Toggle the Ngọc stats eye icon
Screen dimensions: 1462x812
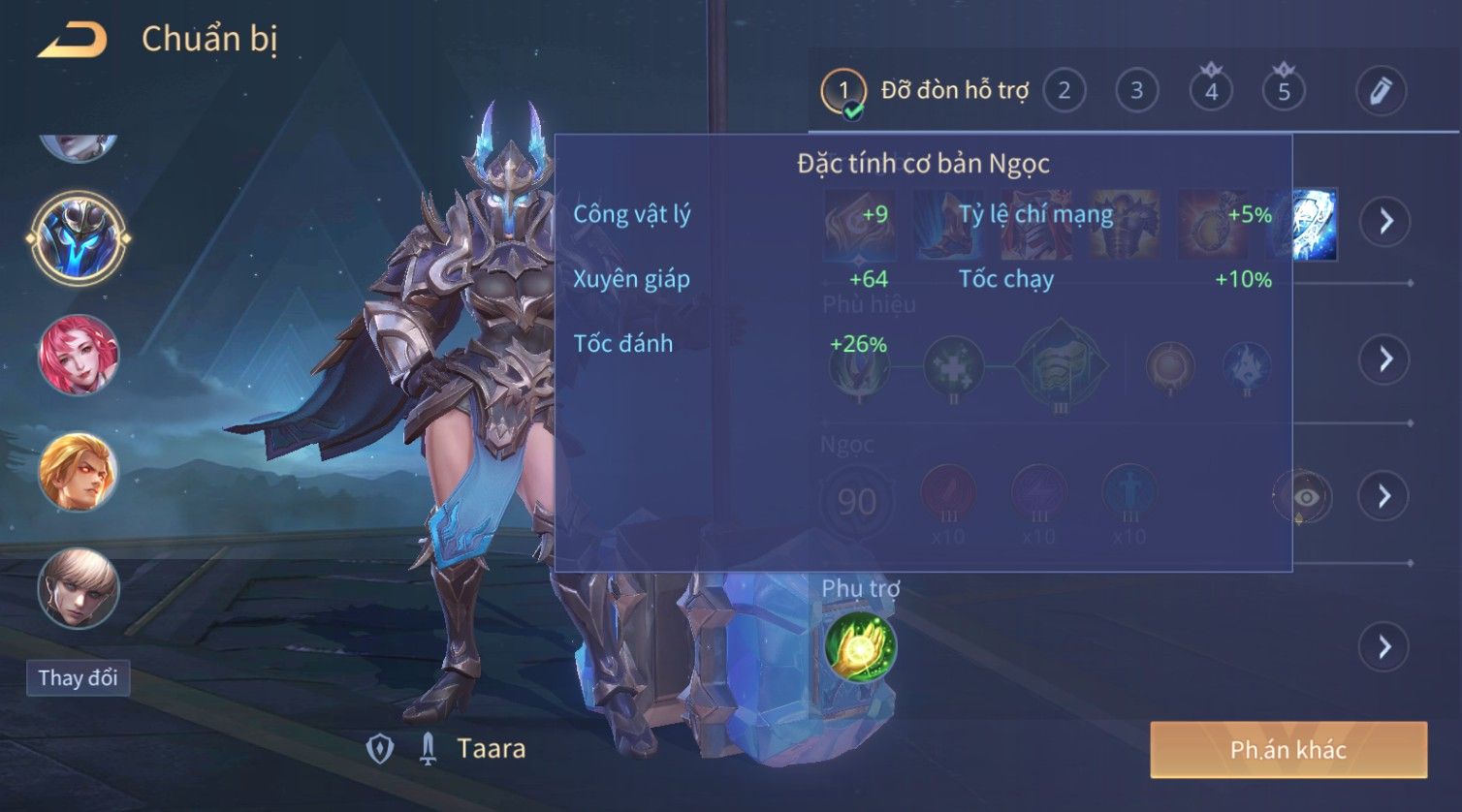1305,497
